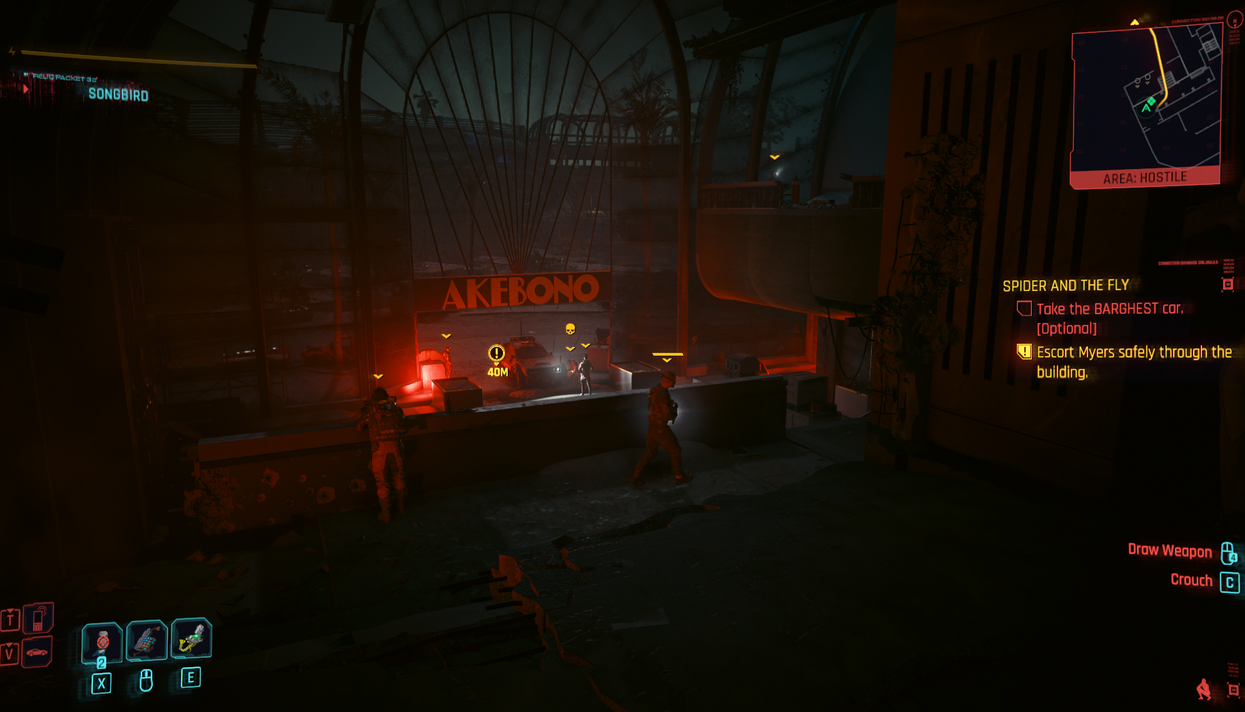Screen dimensions: 1245x712
Task: Use the inhaler consumable slot
Action: tap(191, 639)
